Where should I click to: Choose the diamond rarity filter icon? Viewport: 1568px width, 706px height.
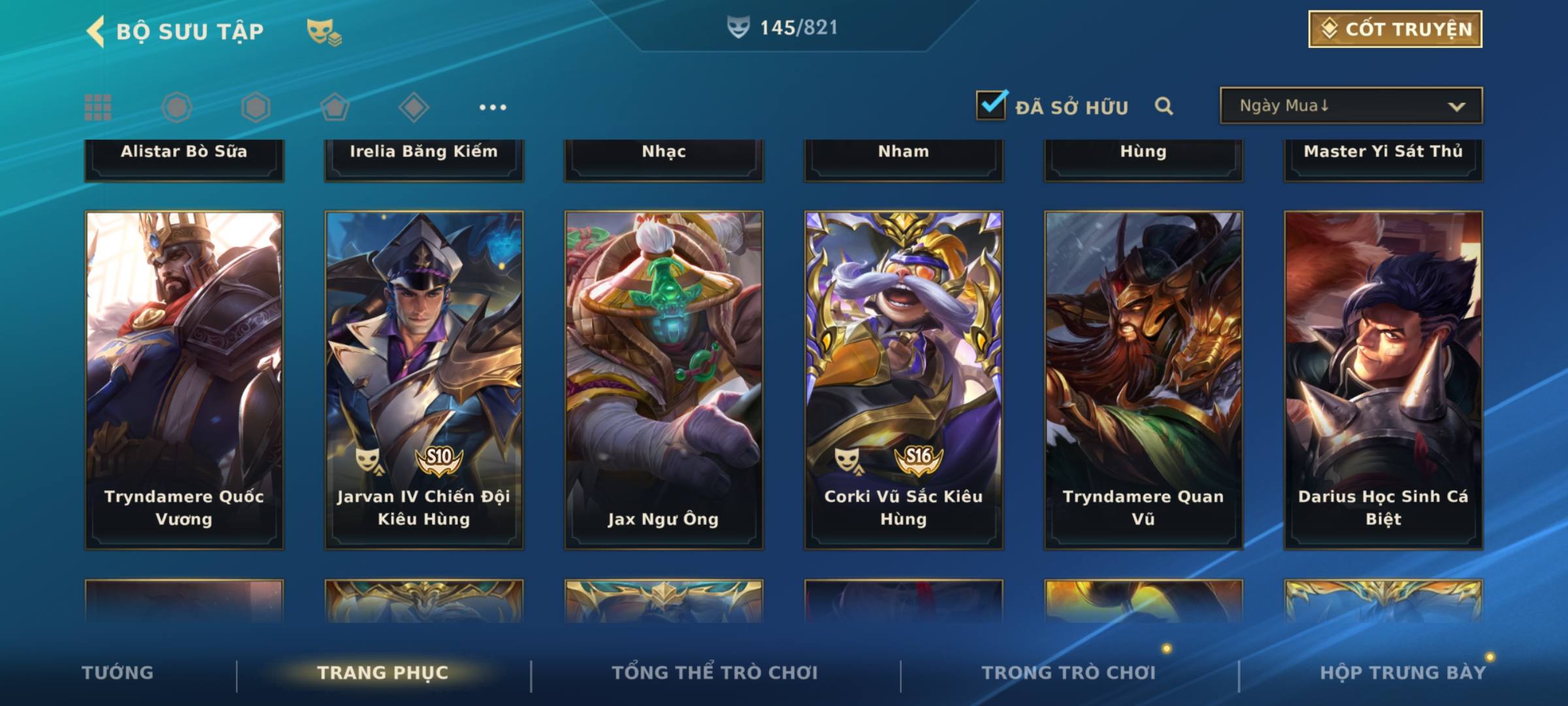click(x=414, y=107)
